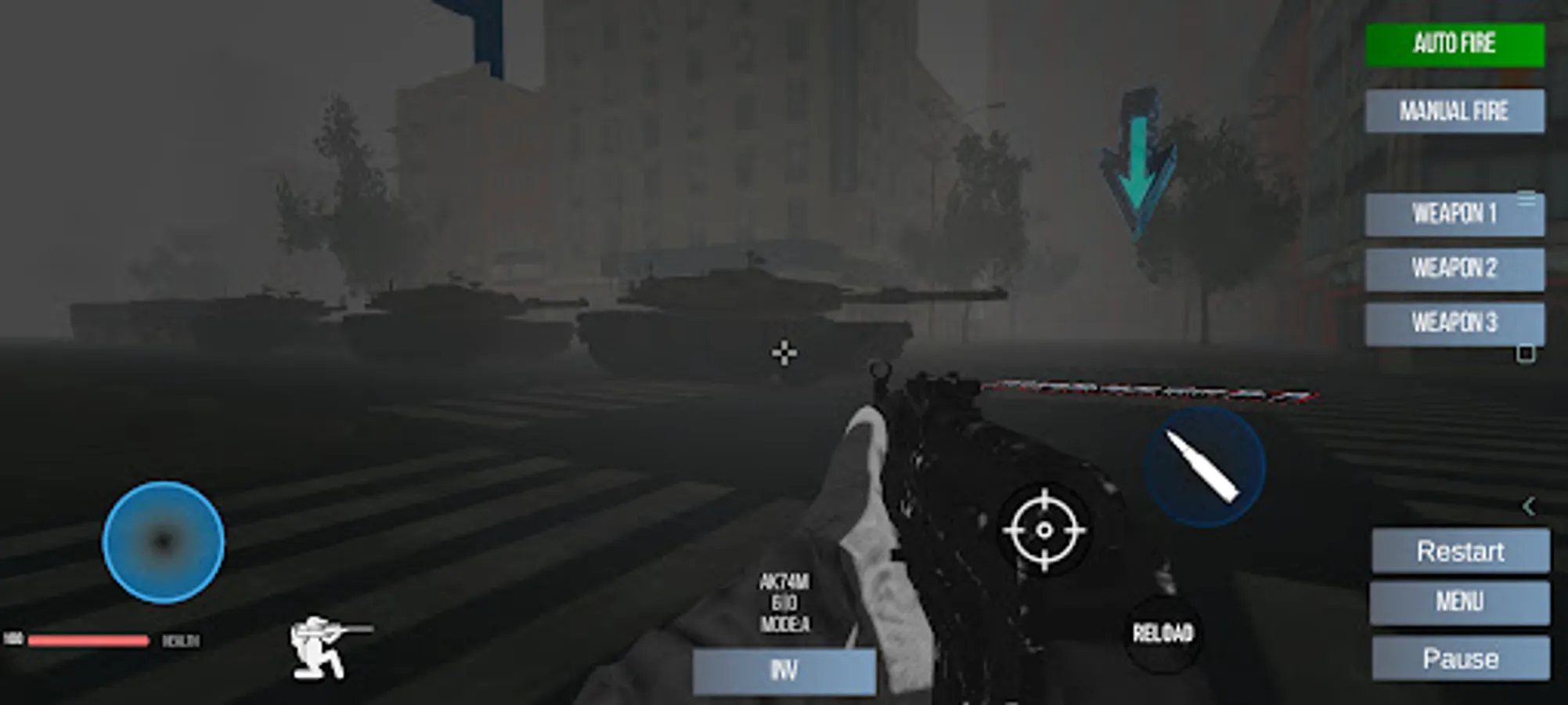
Task: Expand the weapon list menu icon
Action: (x=1528, y=202)
